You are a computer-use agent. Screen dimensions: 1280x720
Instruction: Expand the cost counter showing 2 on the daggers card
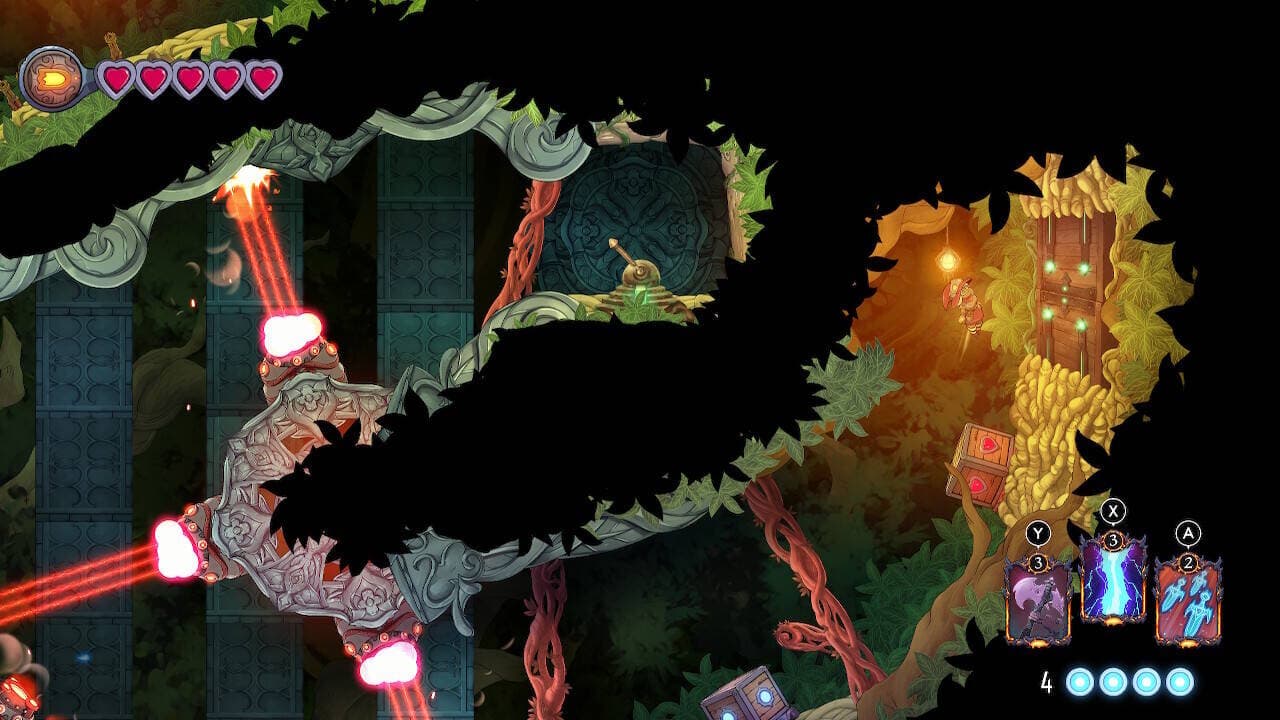(x=1187, y=563)
